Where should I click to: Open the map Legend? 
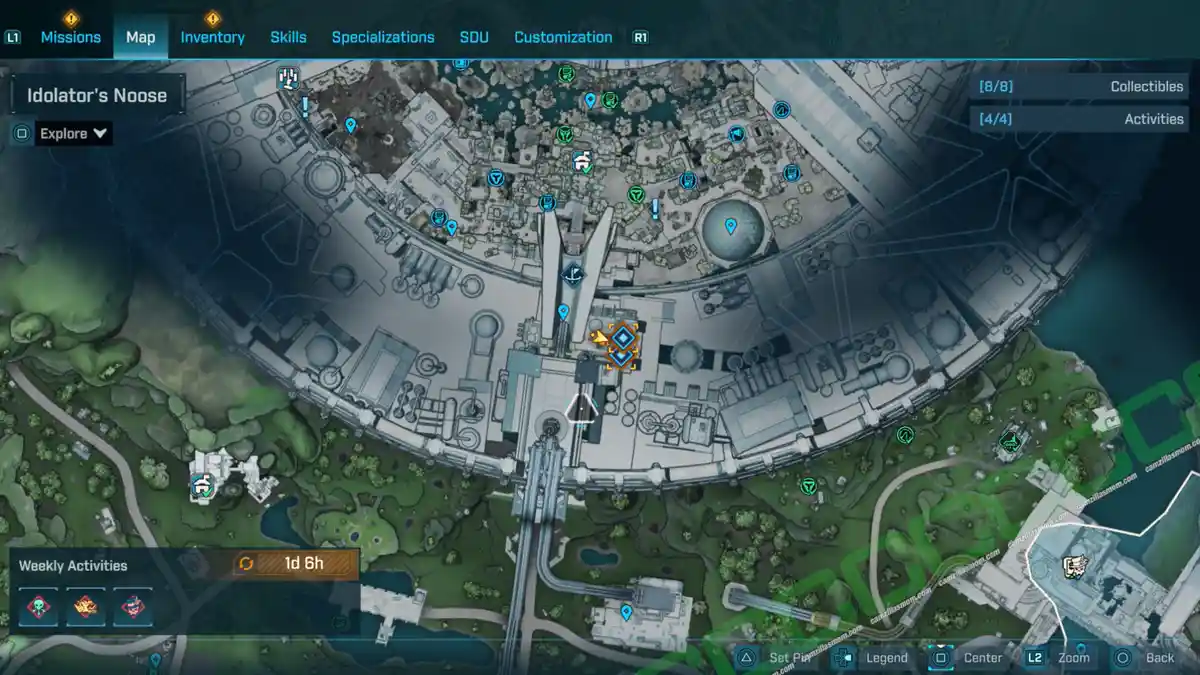click(874, 657)
